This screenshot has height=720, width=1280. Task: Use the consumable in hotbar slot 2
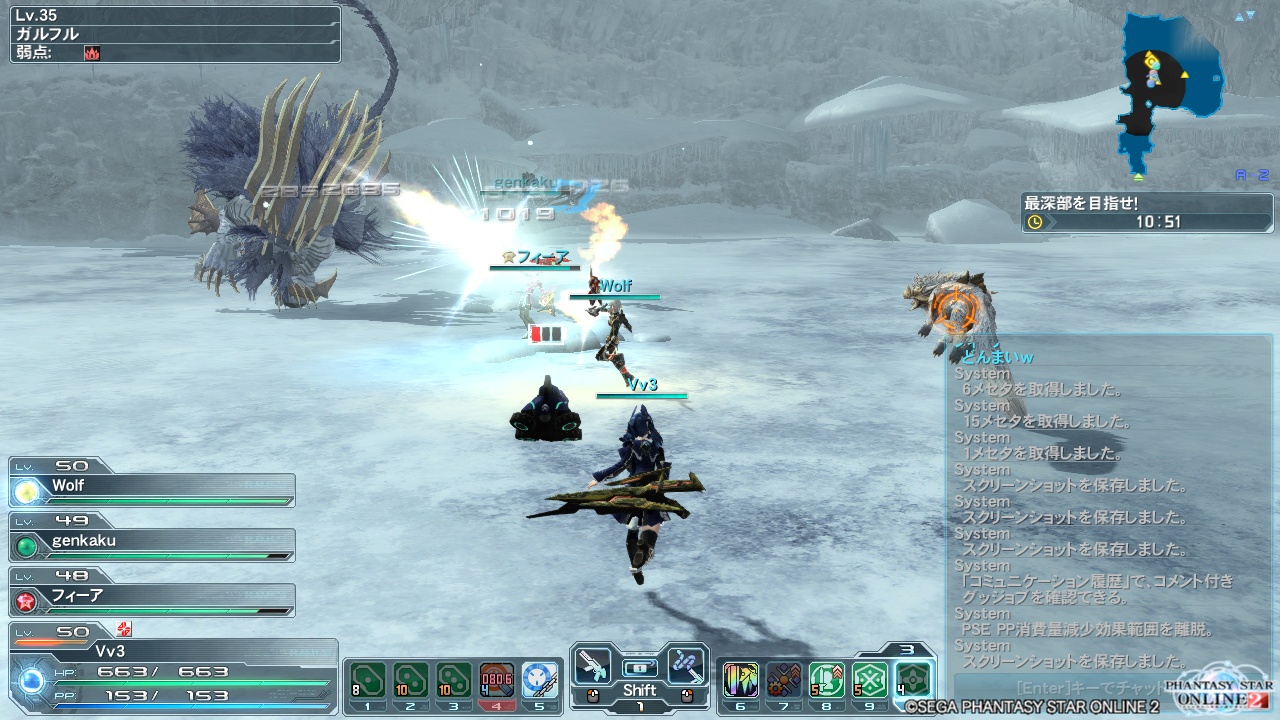pos(411,680)
